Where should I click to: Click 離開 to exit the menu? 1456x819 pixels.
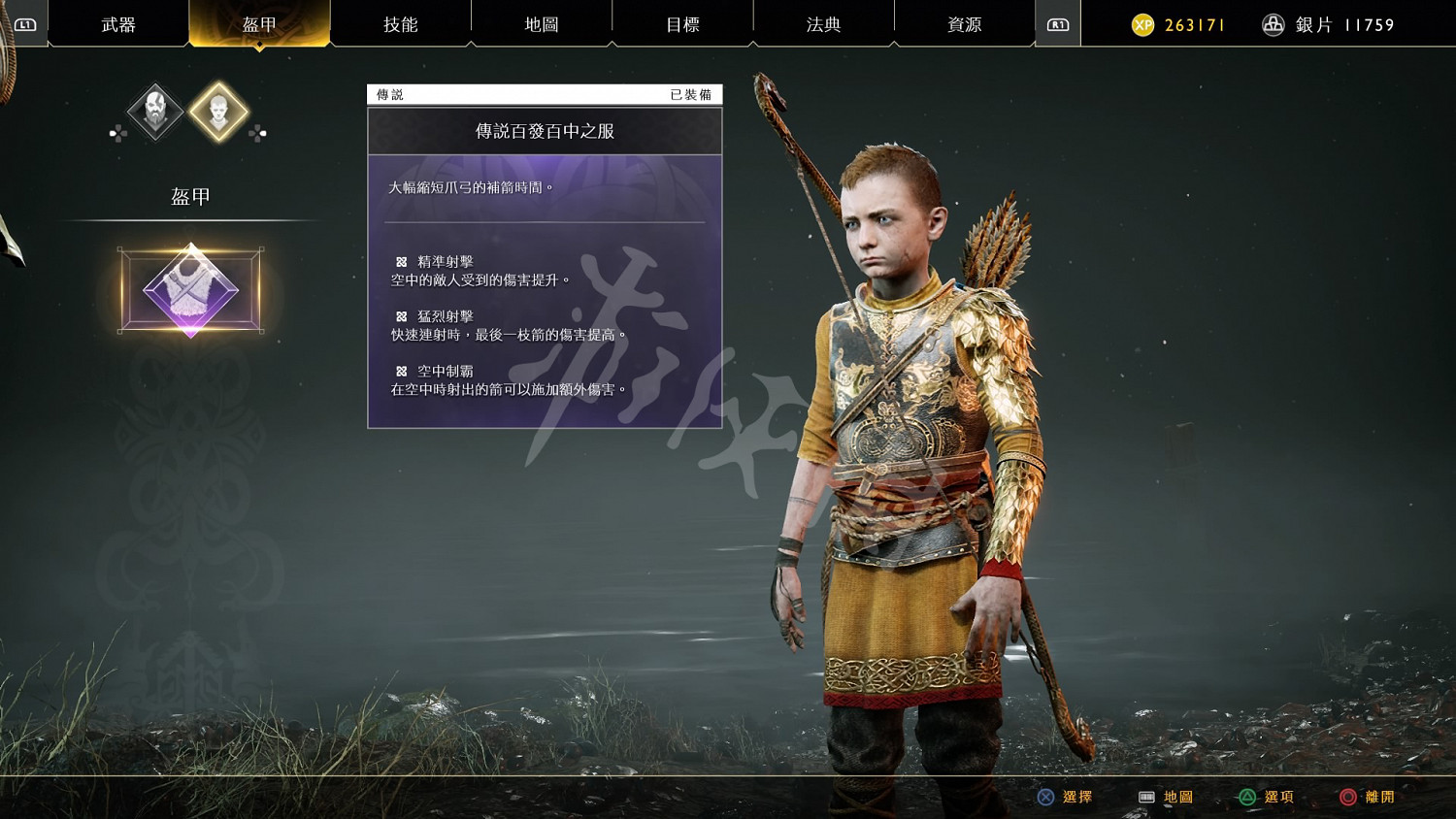point(1380,797)
